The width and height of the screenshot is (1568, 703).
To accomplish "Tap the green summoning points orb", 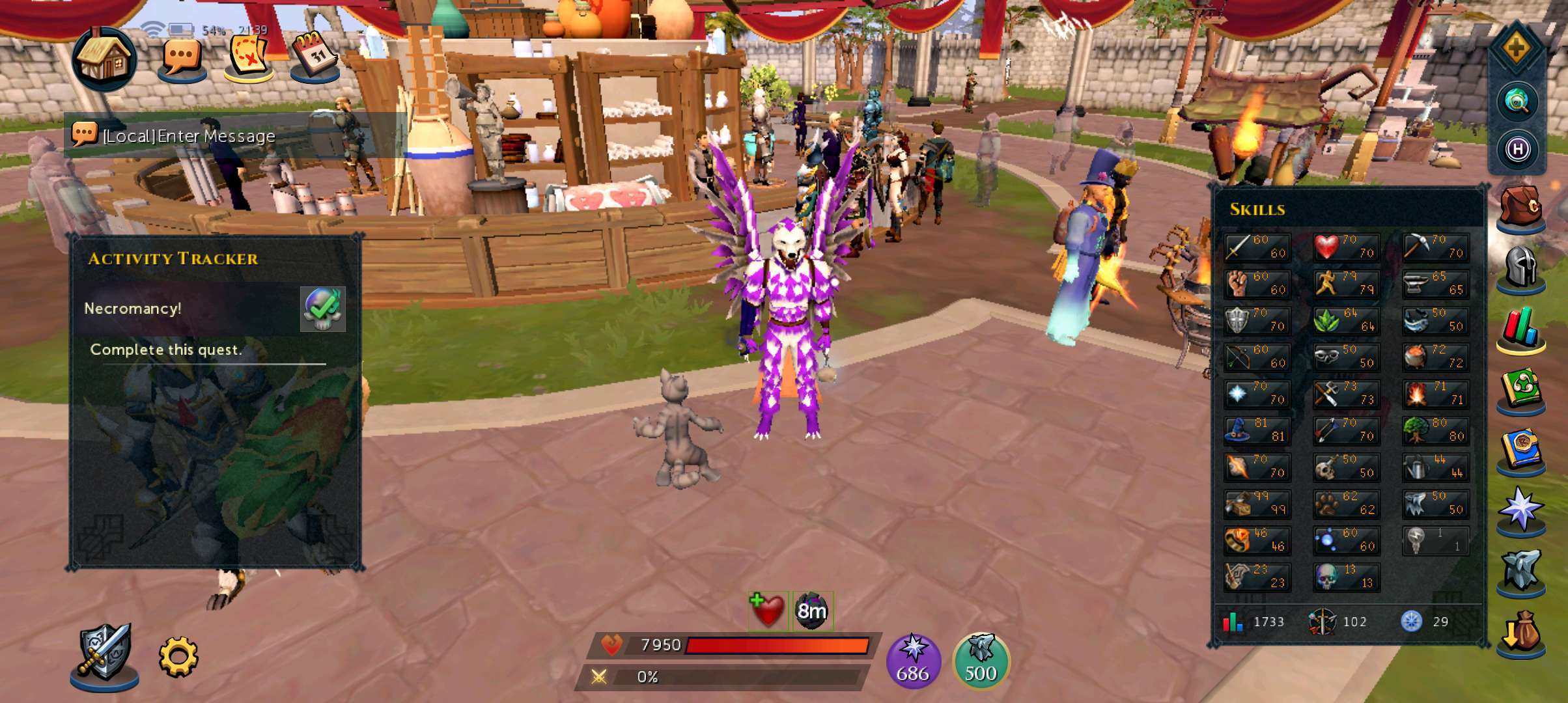I will pos(981,661).
